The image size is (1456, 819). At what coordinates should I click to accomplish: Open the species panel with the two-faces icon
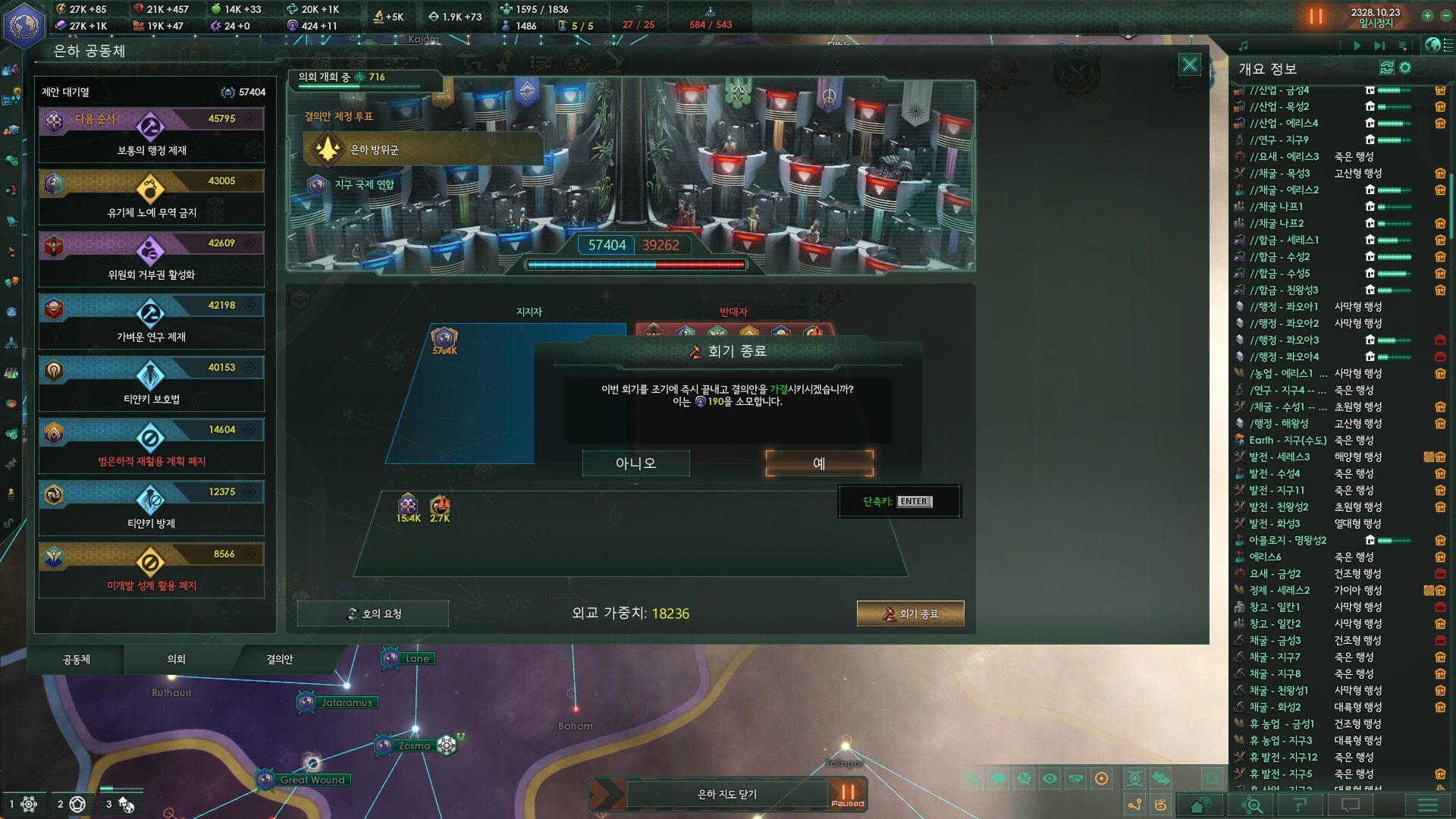(x=12, y=281)
